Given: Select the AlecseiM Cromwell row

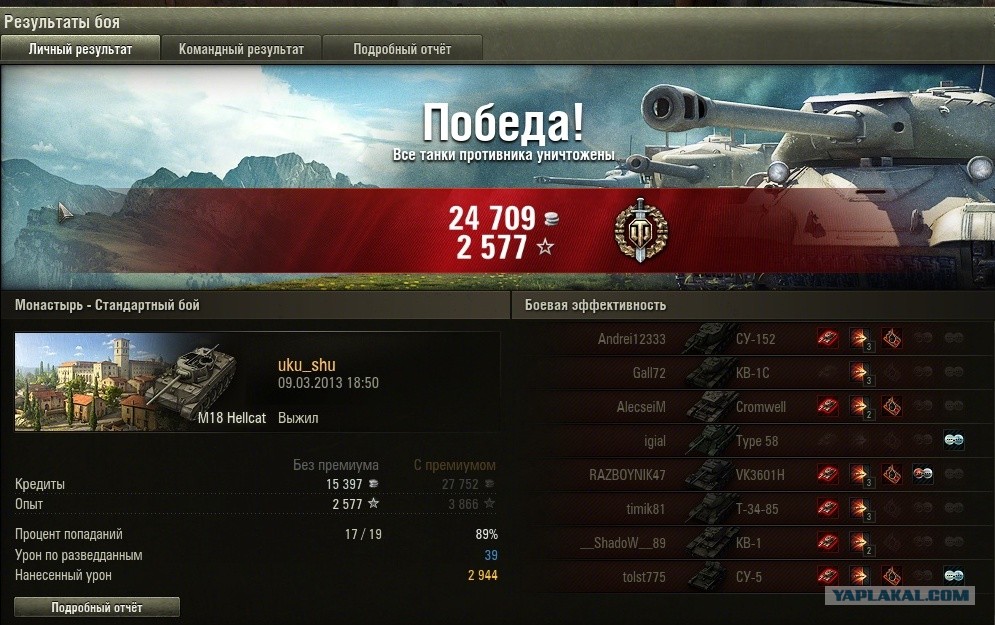Looking at the screenshot, I should pos(750,407).
